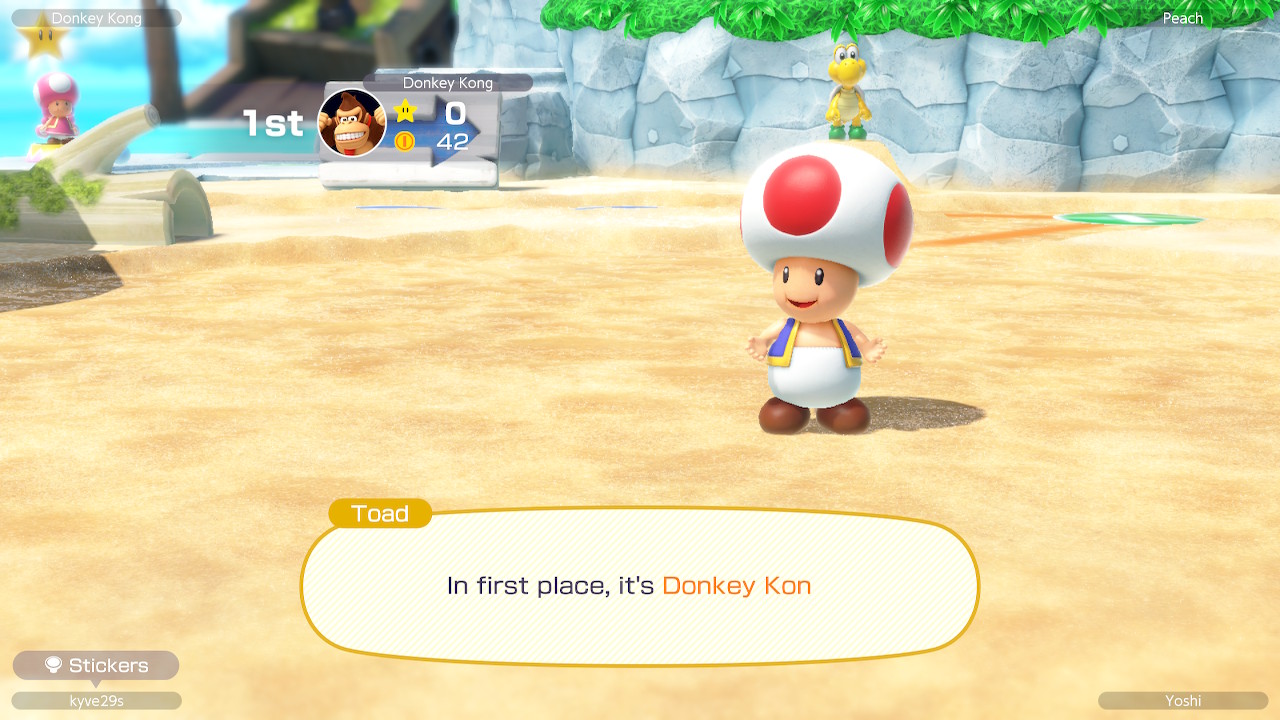Screen dimensions: 1280x720
Task: Select Donkey Kong's portrait in the ranking panel
Action: (352, 123)
